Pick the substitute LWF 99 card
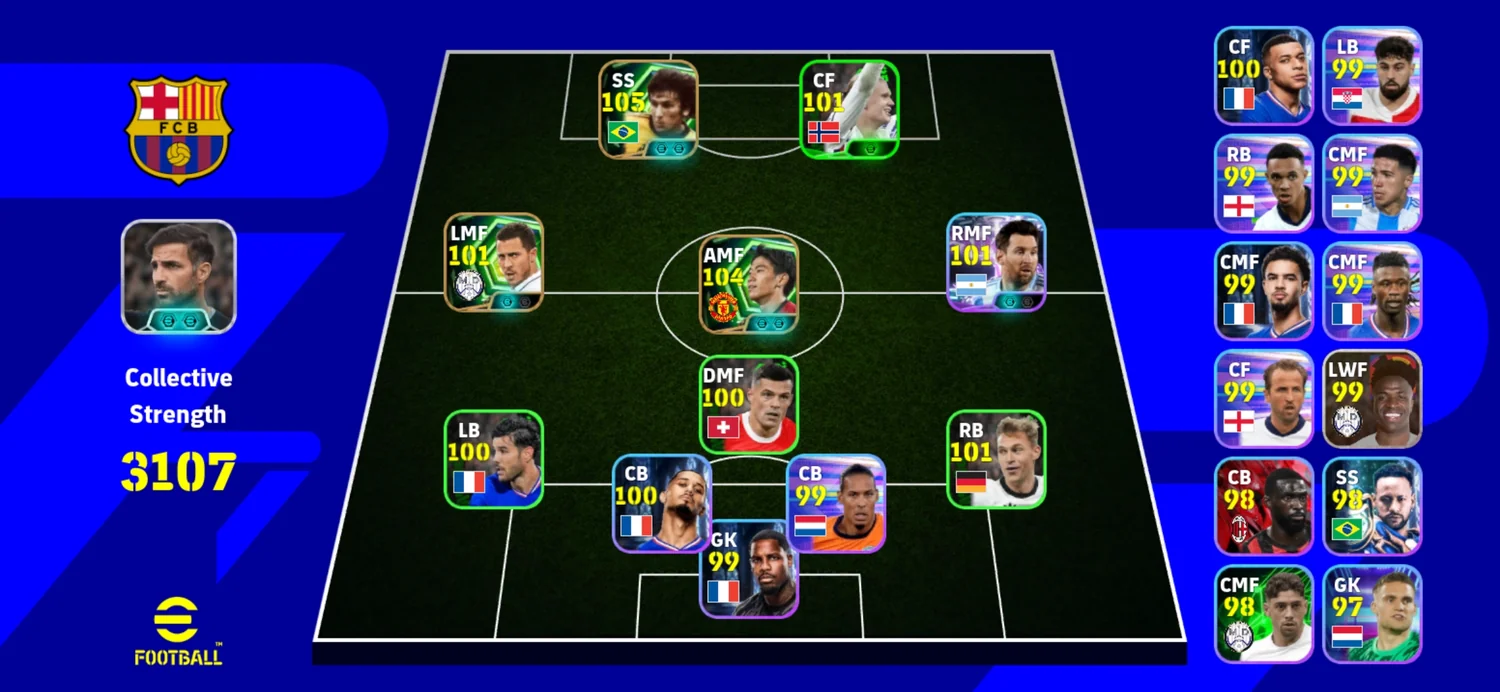 point(1372,398)
